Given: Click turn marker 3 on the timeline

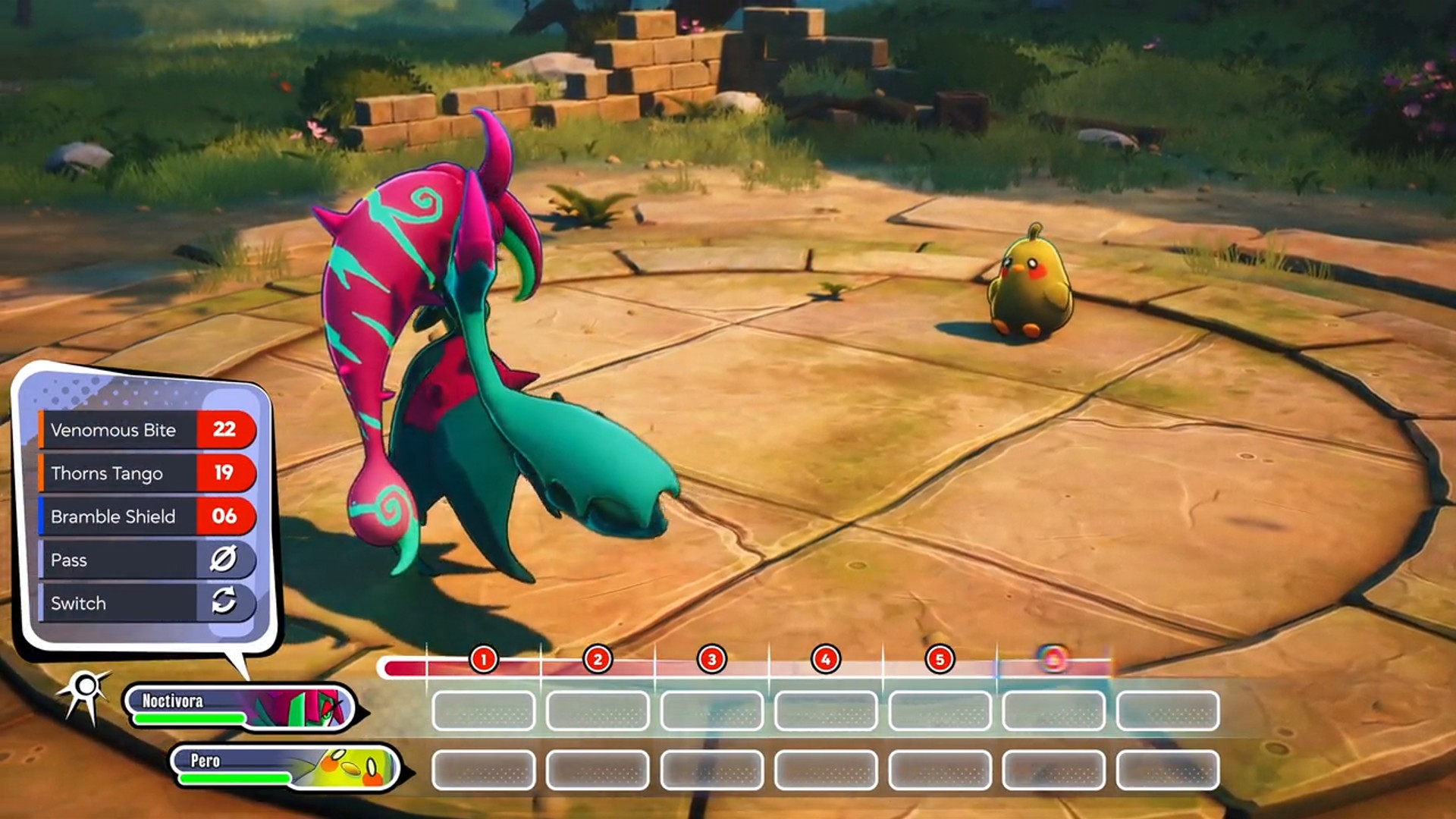Looking at the screenshot, I should click(x=711, y=659).
